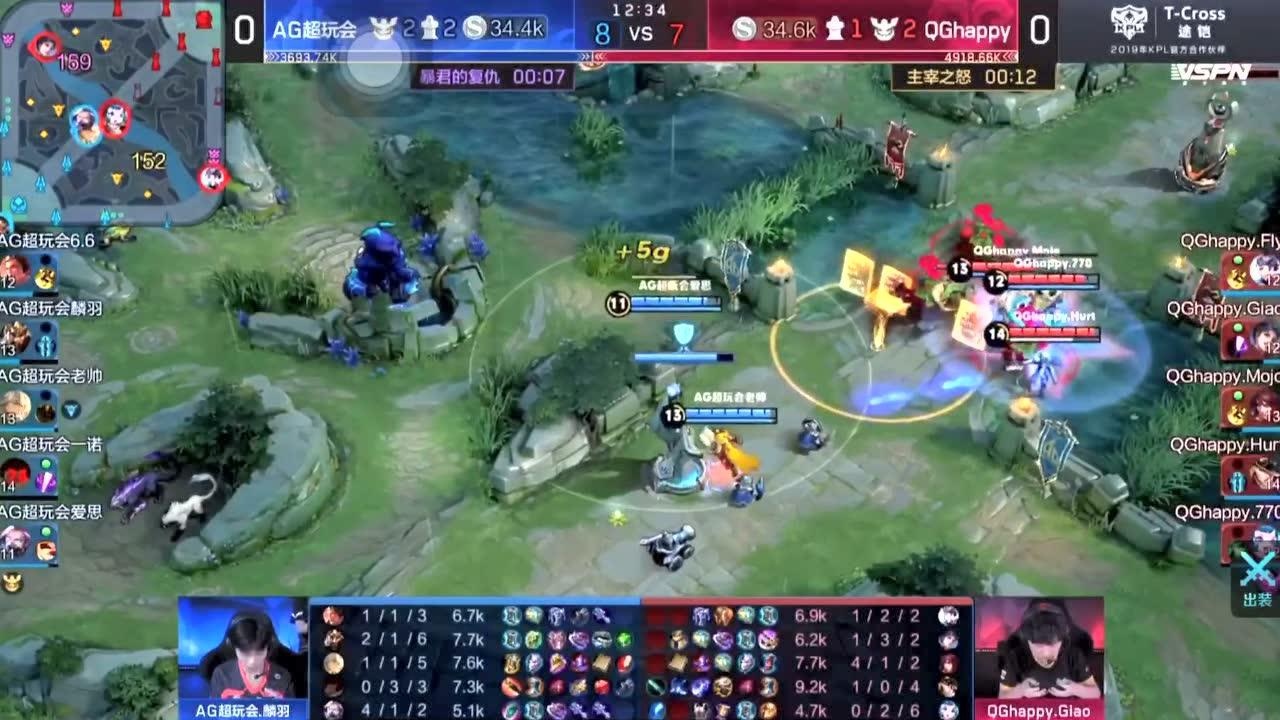
Task: Select QGhappy.Fly in right roster
Action: tap(1264, 269)
